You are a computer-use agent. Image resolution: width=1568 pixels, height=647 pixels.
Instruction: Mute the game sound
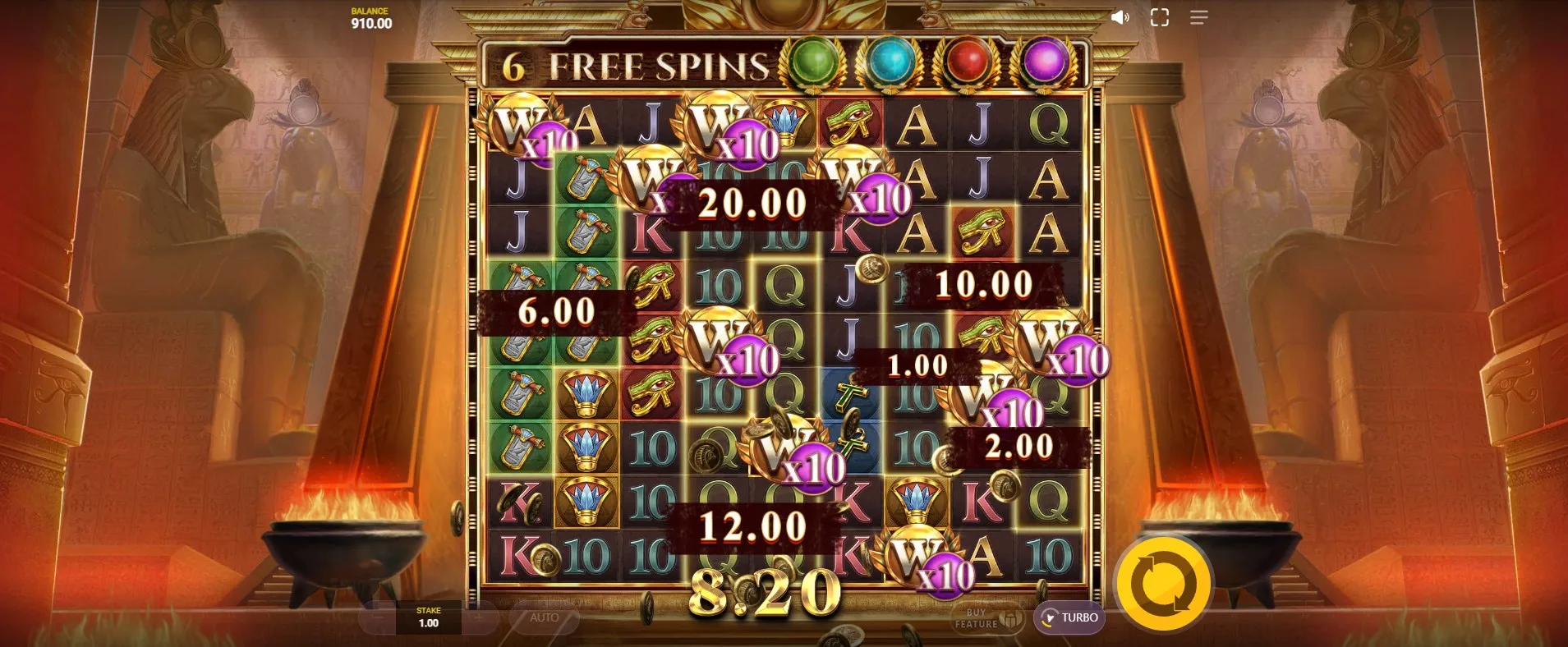(1120, 17)
